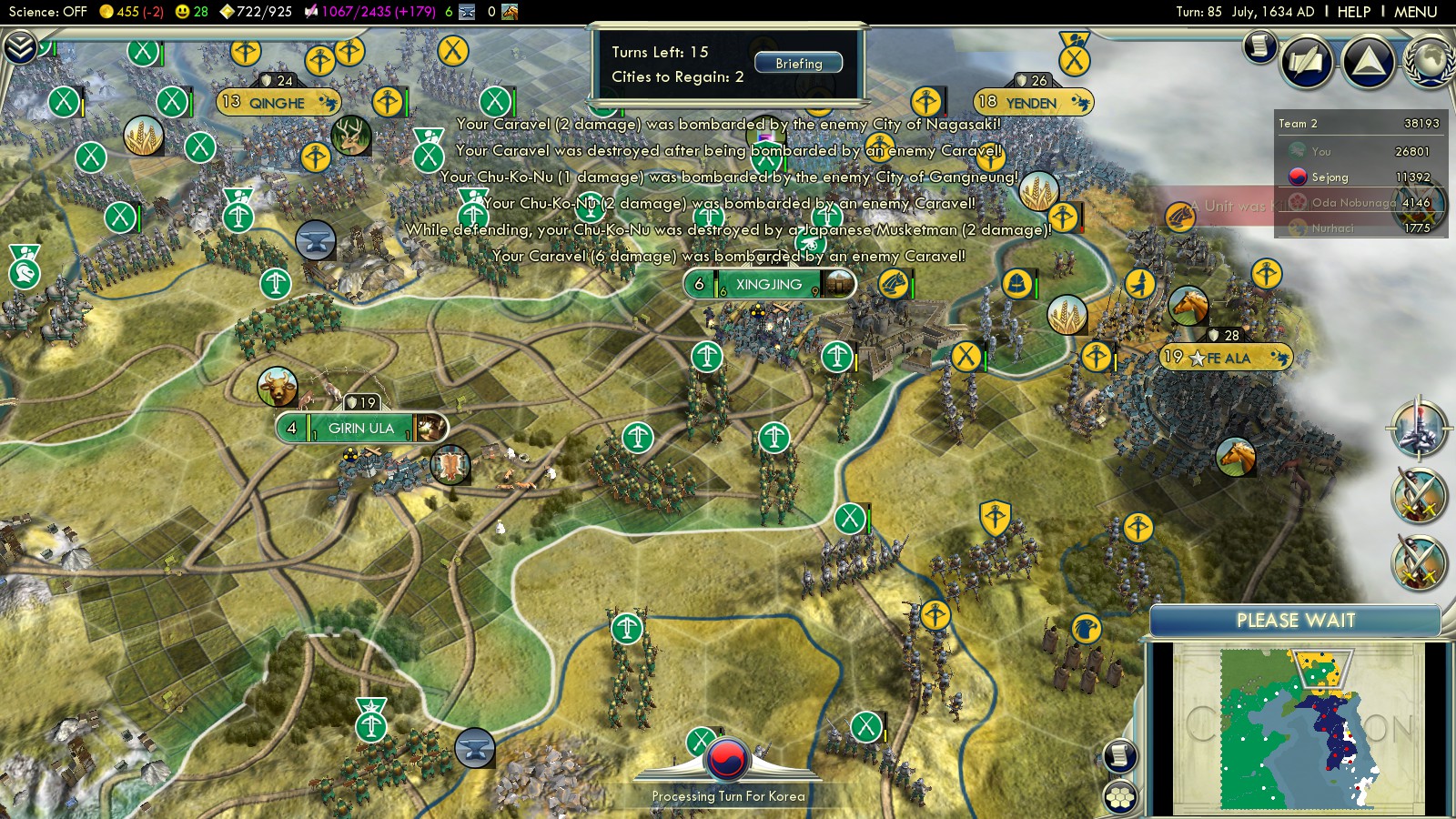Select the Xingjing city banner
The image size is (1456, 819).
pos(769,285)
